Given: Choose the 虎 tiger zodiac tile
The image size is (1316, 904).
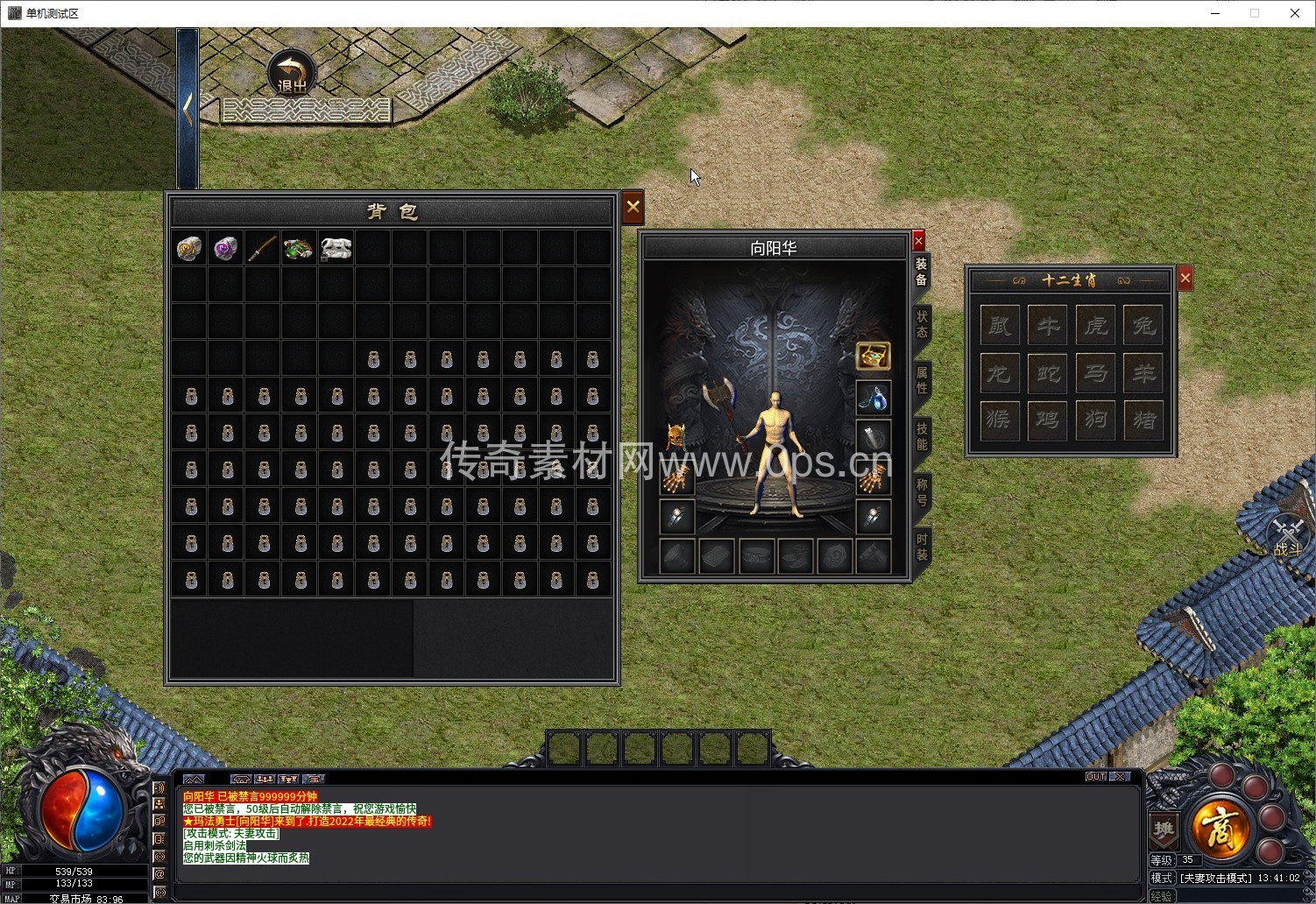Looking at the screenshot, I should (1095, 327).
